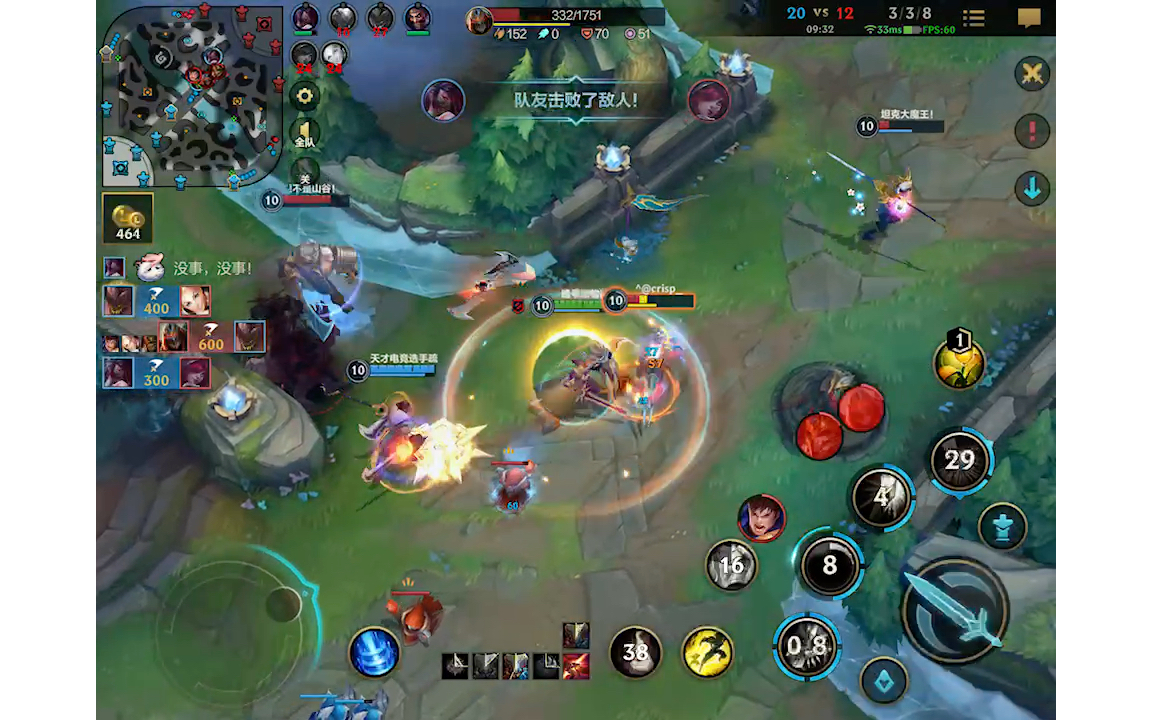Open the gear settings menu
Viewport: 1152px width, 720px height.
(x=305, y=96)
